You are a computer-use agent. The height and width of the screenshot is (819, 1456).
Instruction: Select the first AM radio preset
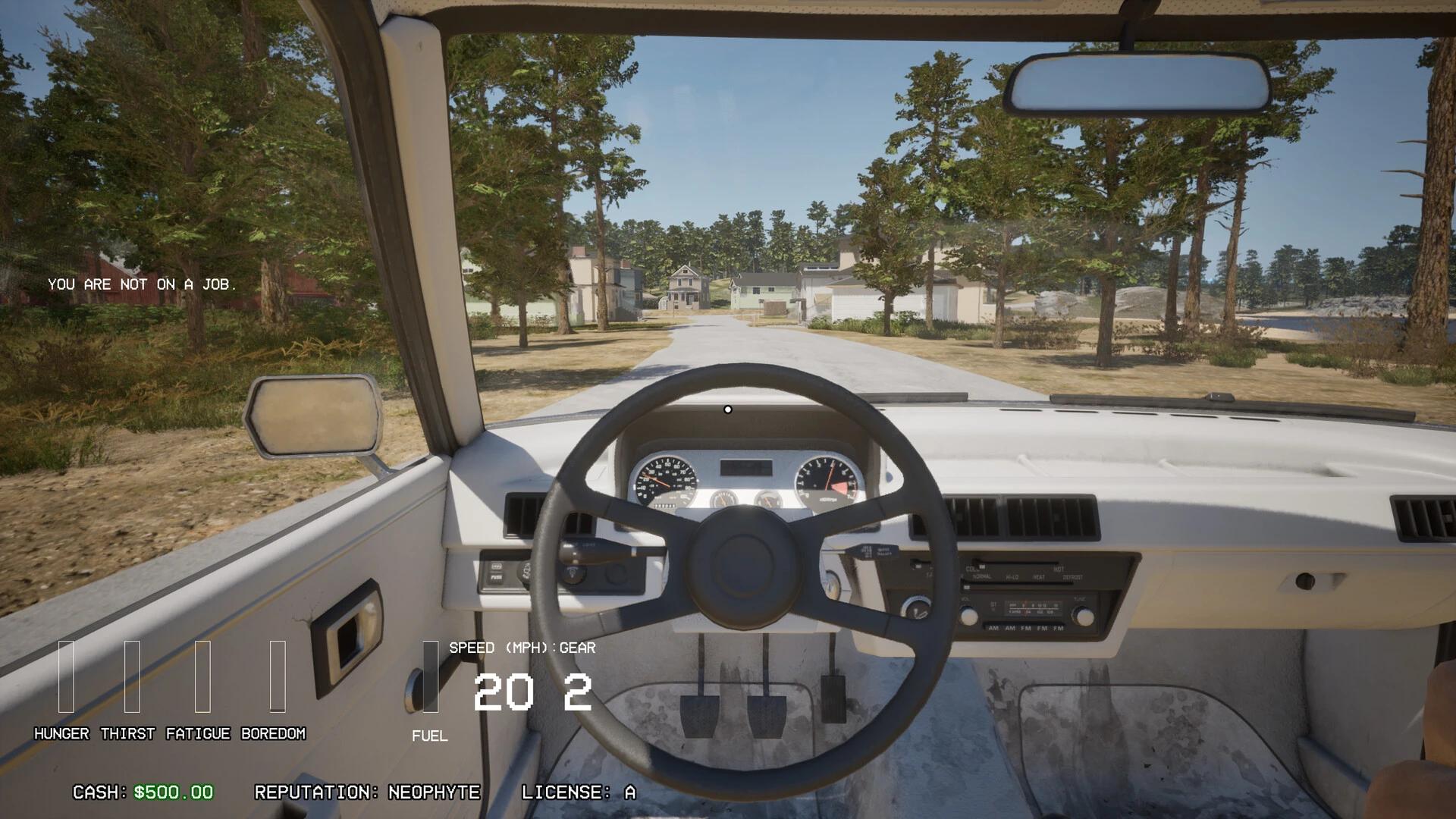993,627
